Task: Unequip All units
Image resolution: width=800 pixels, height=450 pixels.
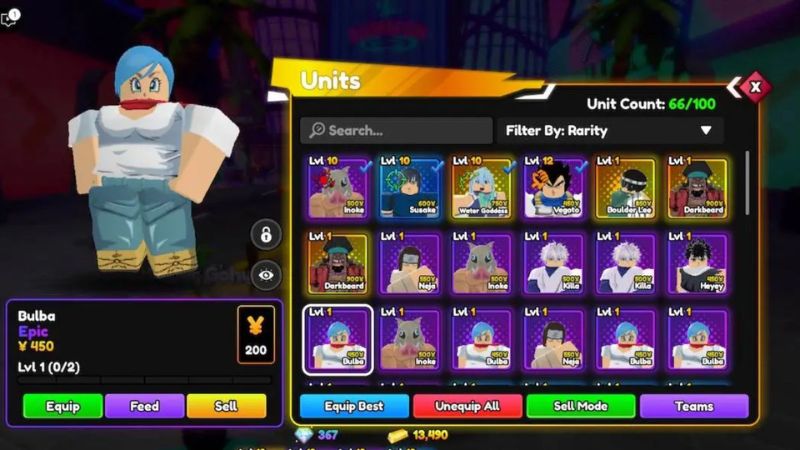Action: (x=467, y=406)
